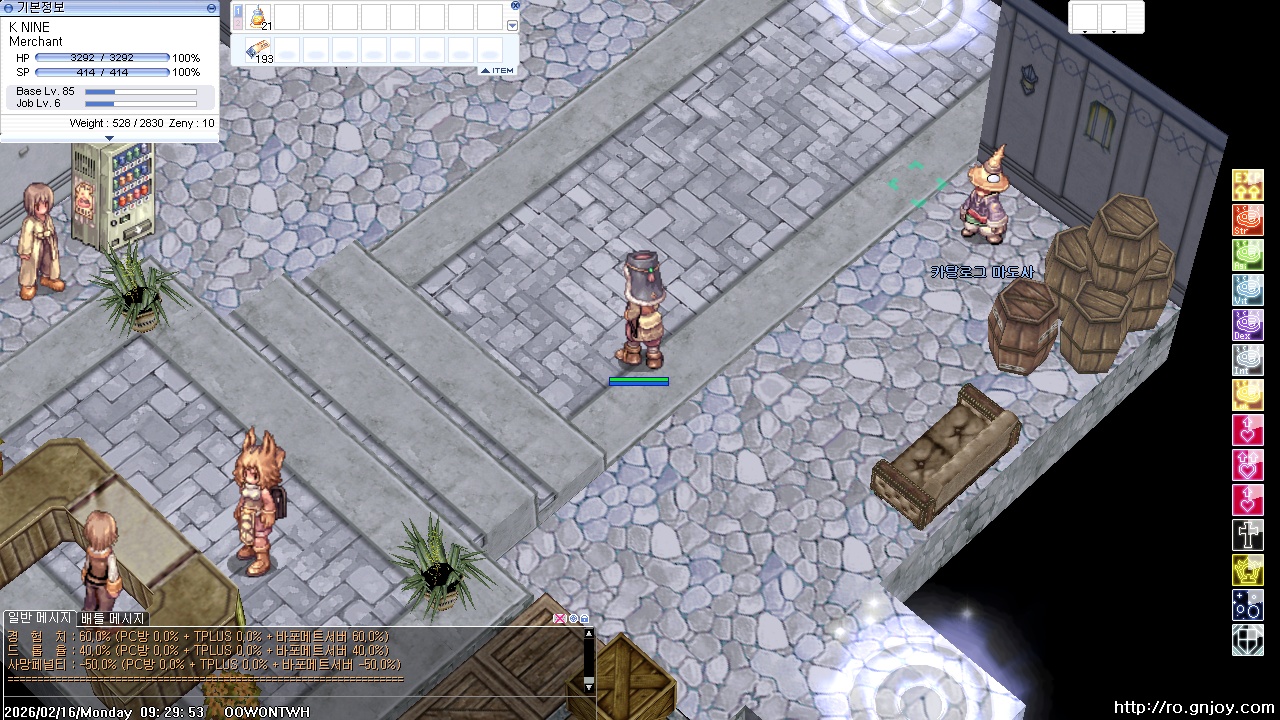Minimize the 기본정보 basic info window
The height and width of the screenshot is (720, 1280).
pyautogui.click(x=211, y=7)
